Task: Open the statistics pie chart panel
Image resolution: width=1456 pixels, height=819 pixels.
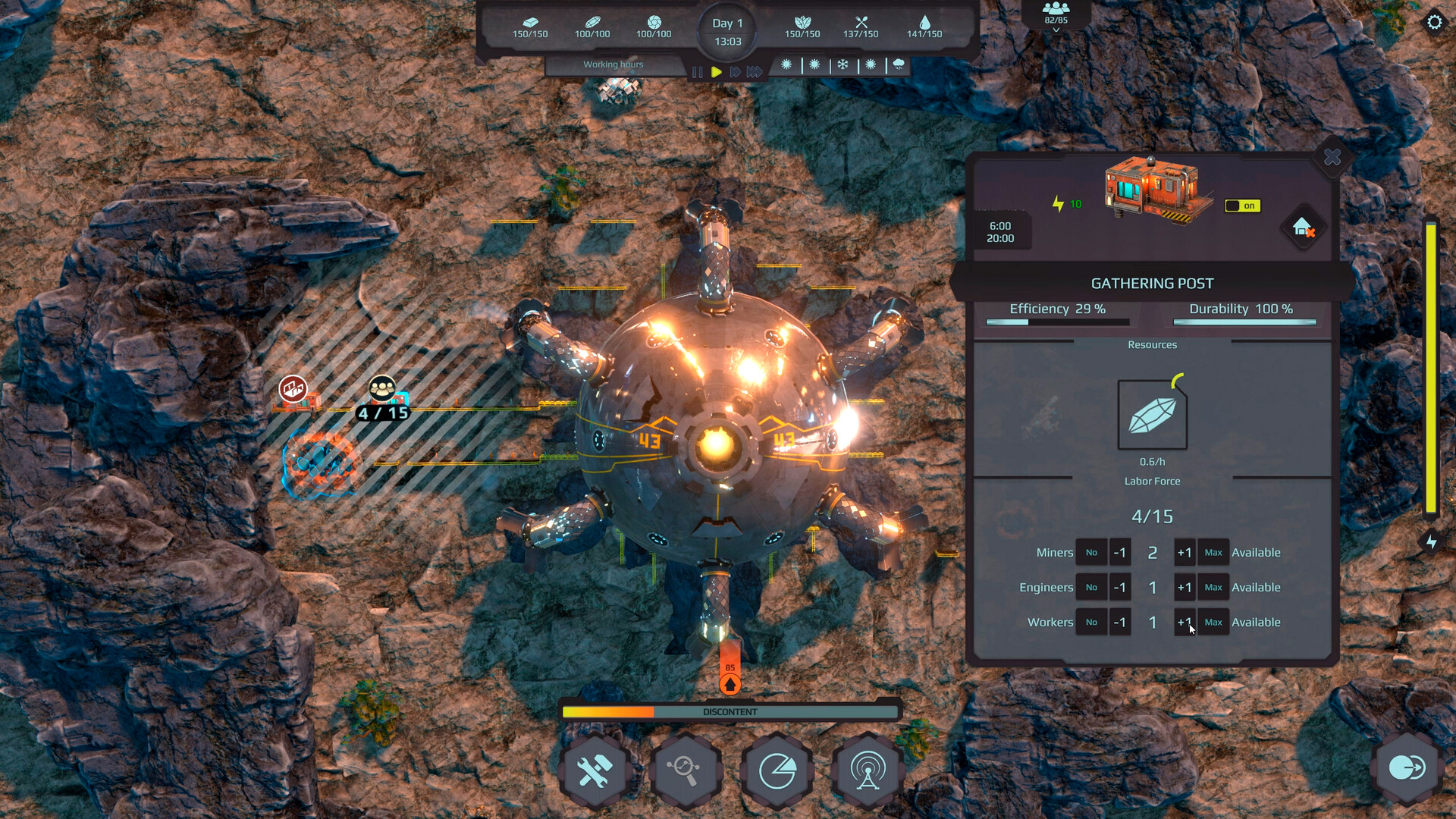Action: click(777, 770)
